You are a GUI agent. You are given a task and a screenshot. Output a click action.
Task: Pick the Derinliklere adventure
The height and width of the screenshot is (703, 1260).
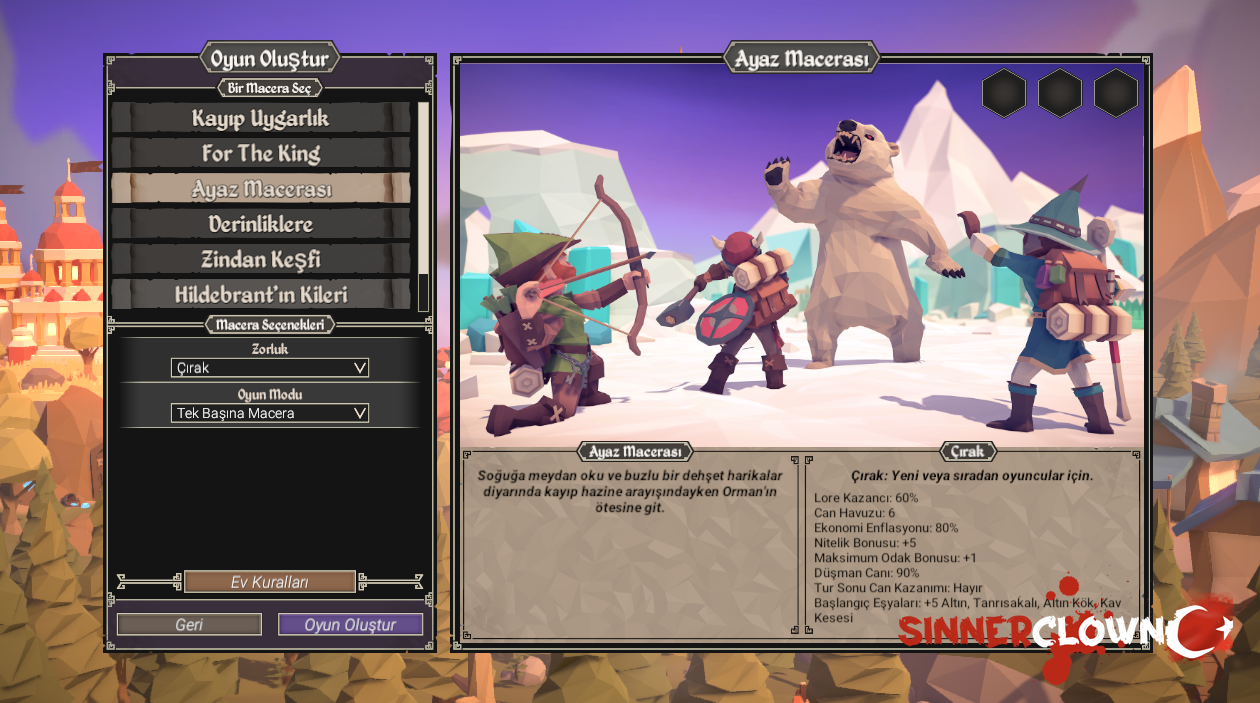pos(260,224)
